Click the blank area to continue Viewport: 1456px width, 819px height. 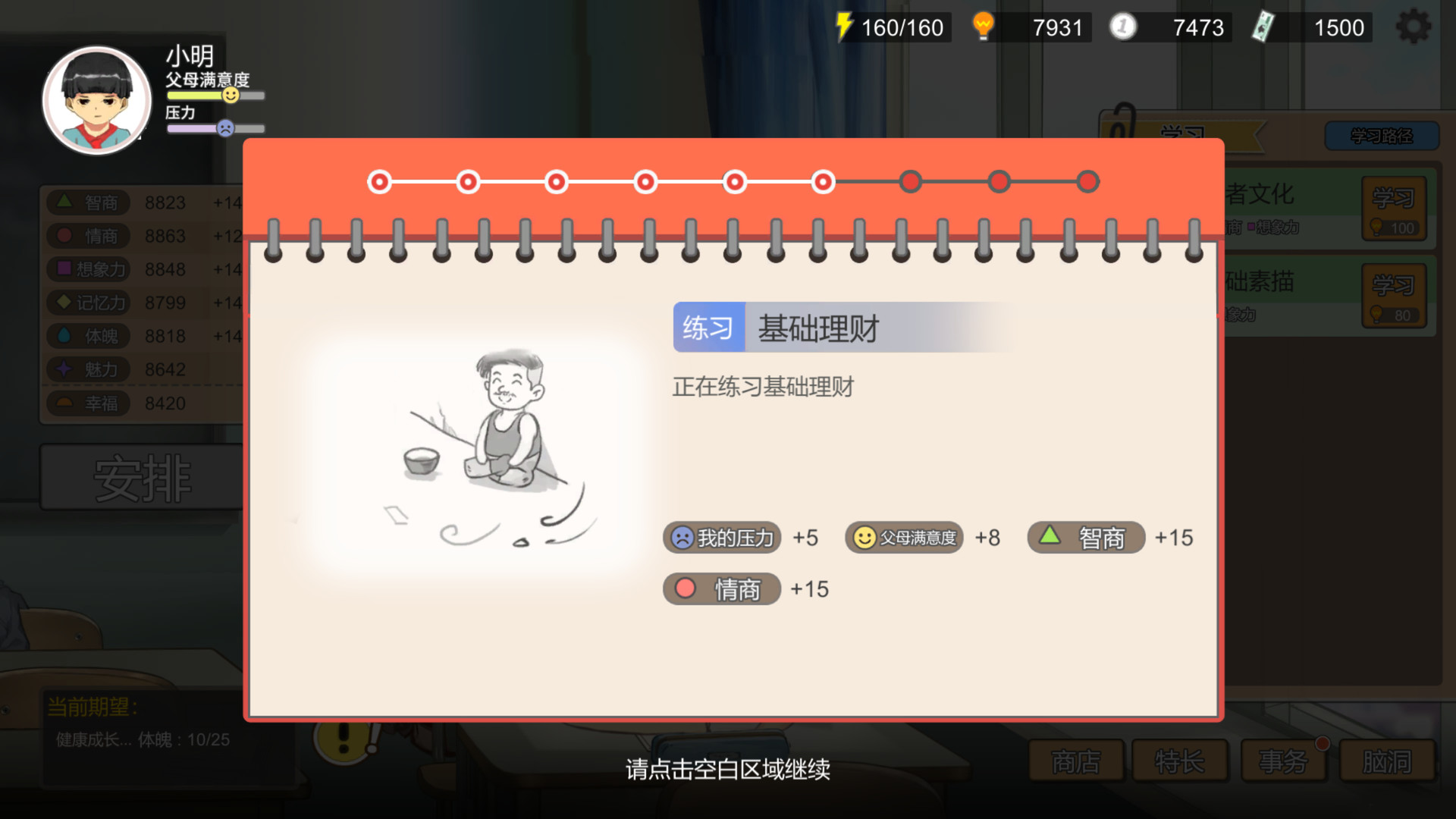(x=728, y=769)
